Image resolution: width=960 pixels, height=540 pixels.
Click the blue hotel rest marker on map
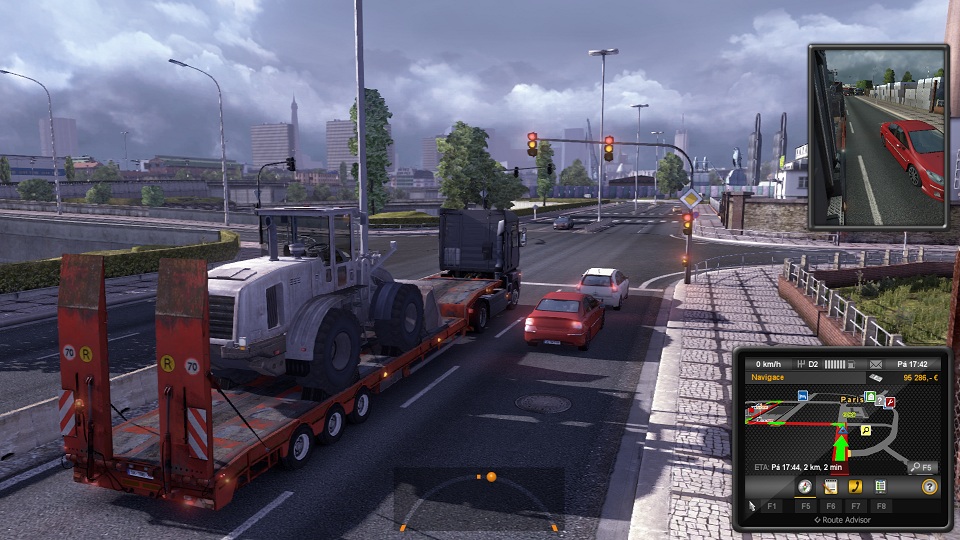pos(802,396)
